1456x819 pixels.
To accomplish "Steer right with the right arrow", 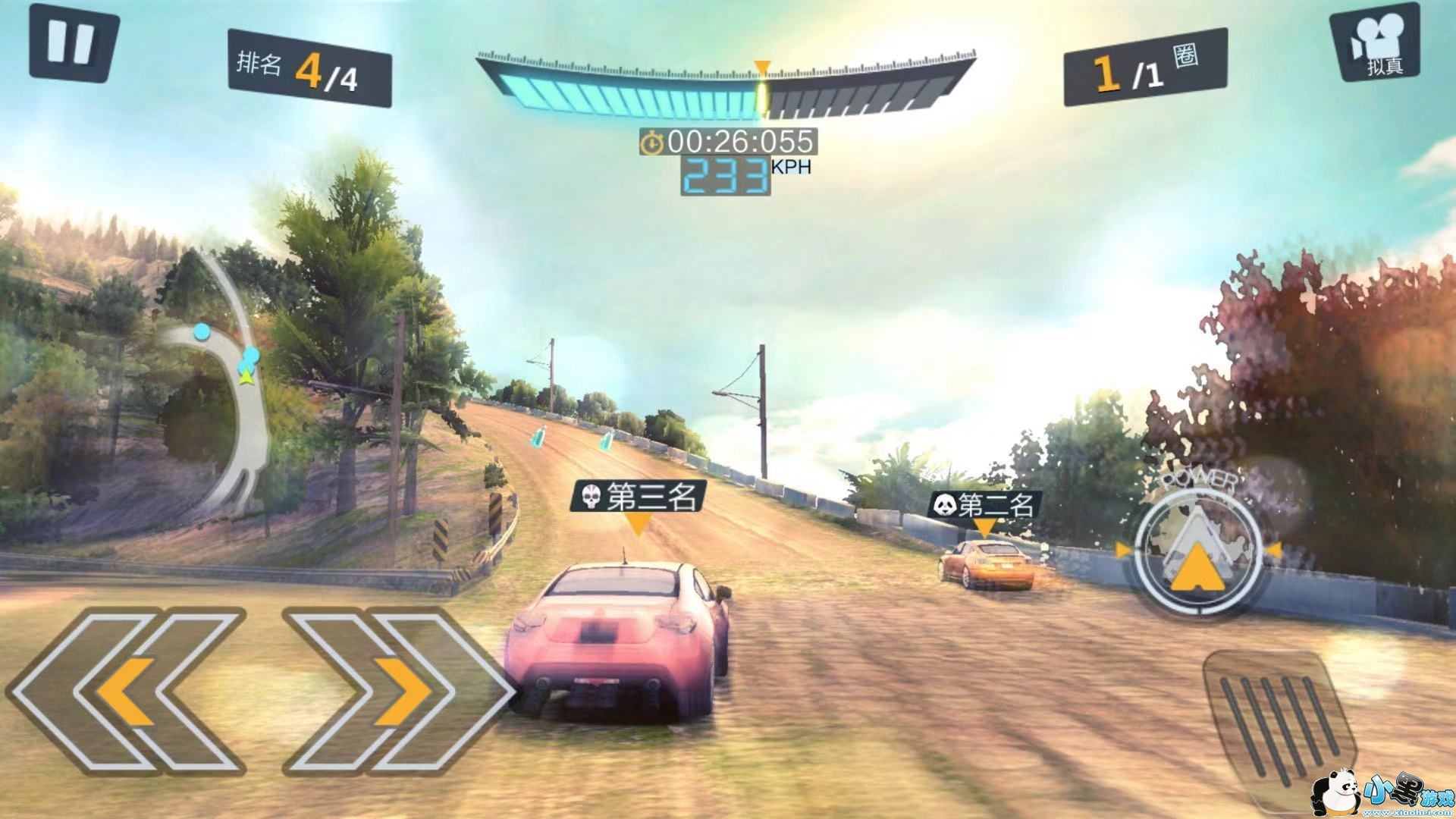I will 398,690.
